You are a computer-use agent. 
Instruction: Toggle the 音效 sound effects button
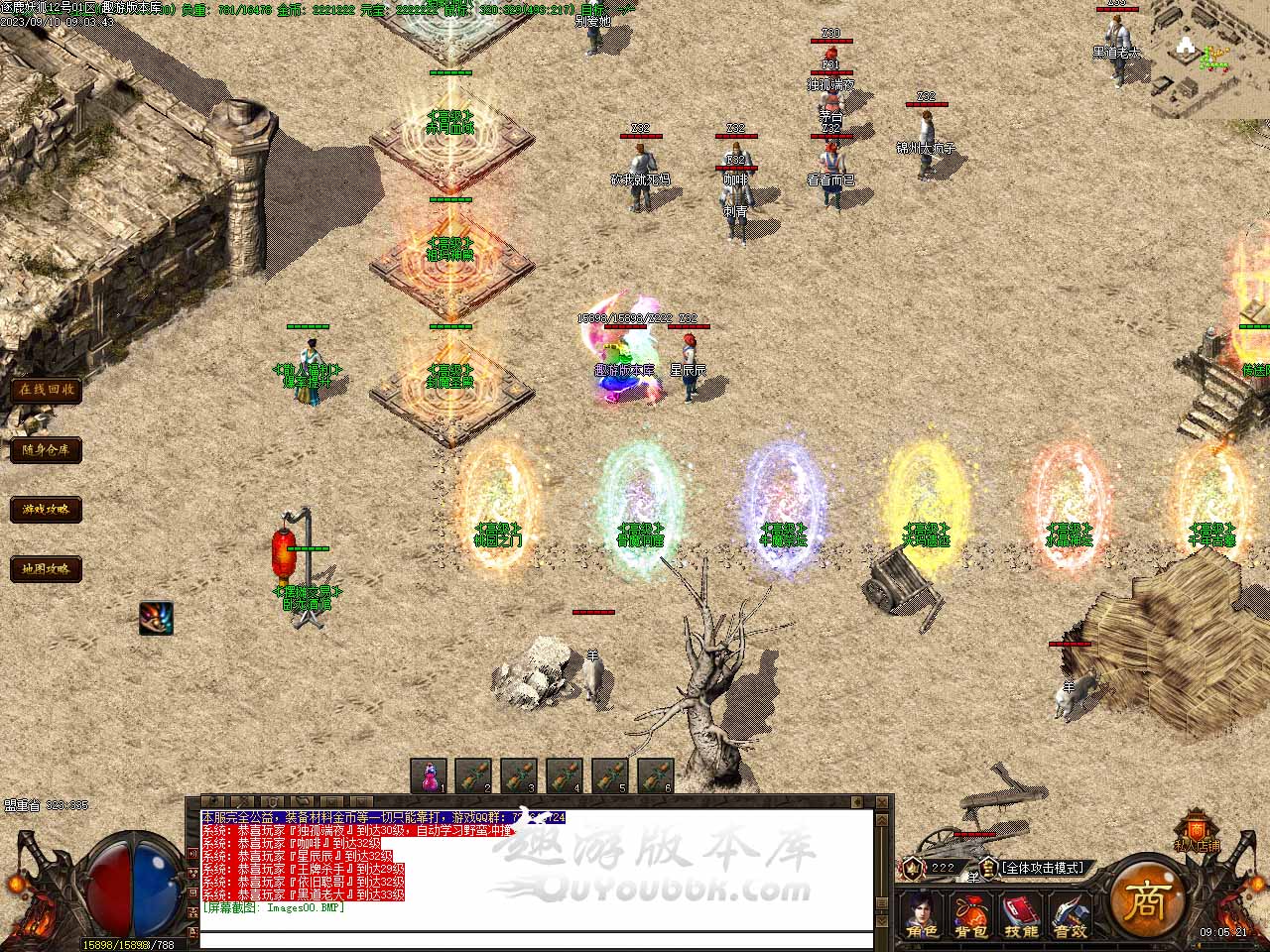(1071, 914)
